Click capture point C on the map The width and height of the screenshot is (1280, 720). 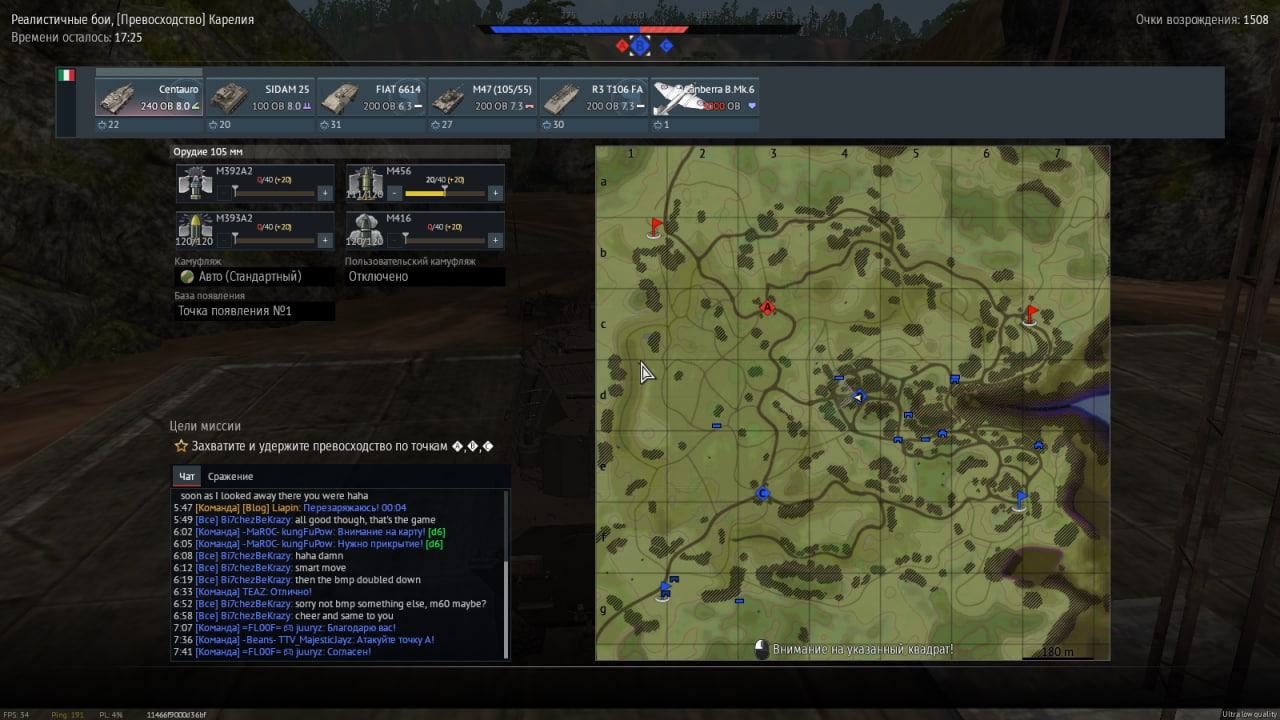(763, 494)
